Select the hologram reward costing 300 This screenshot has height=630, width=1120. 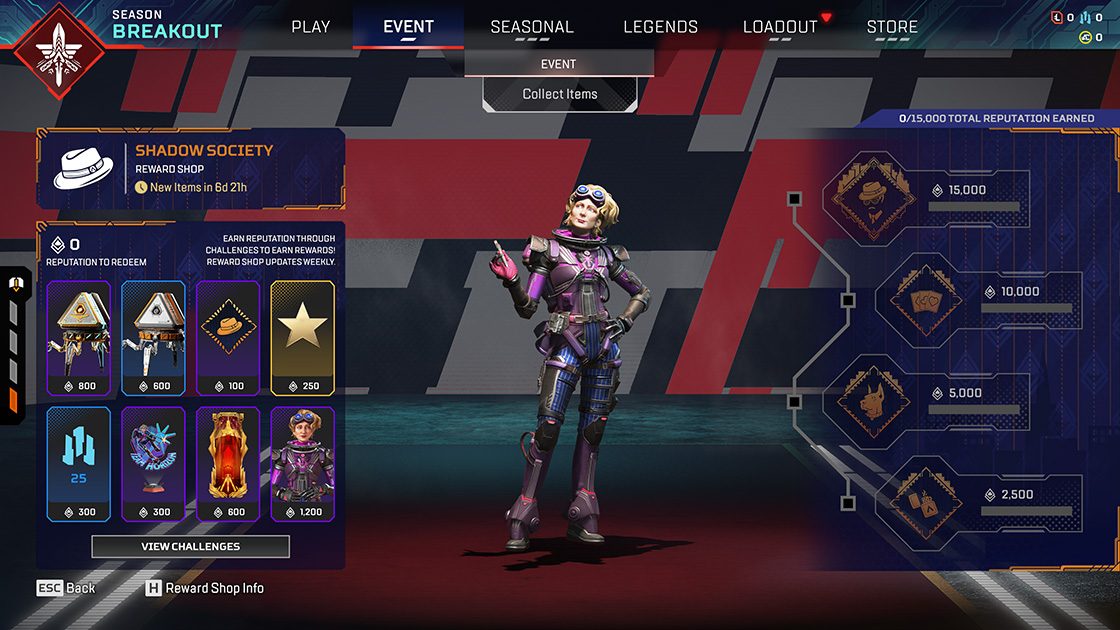coord(153,463)
